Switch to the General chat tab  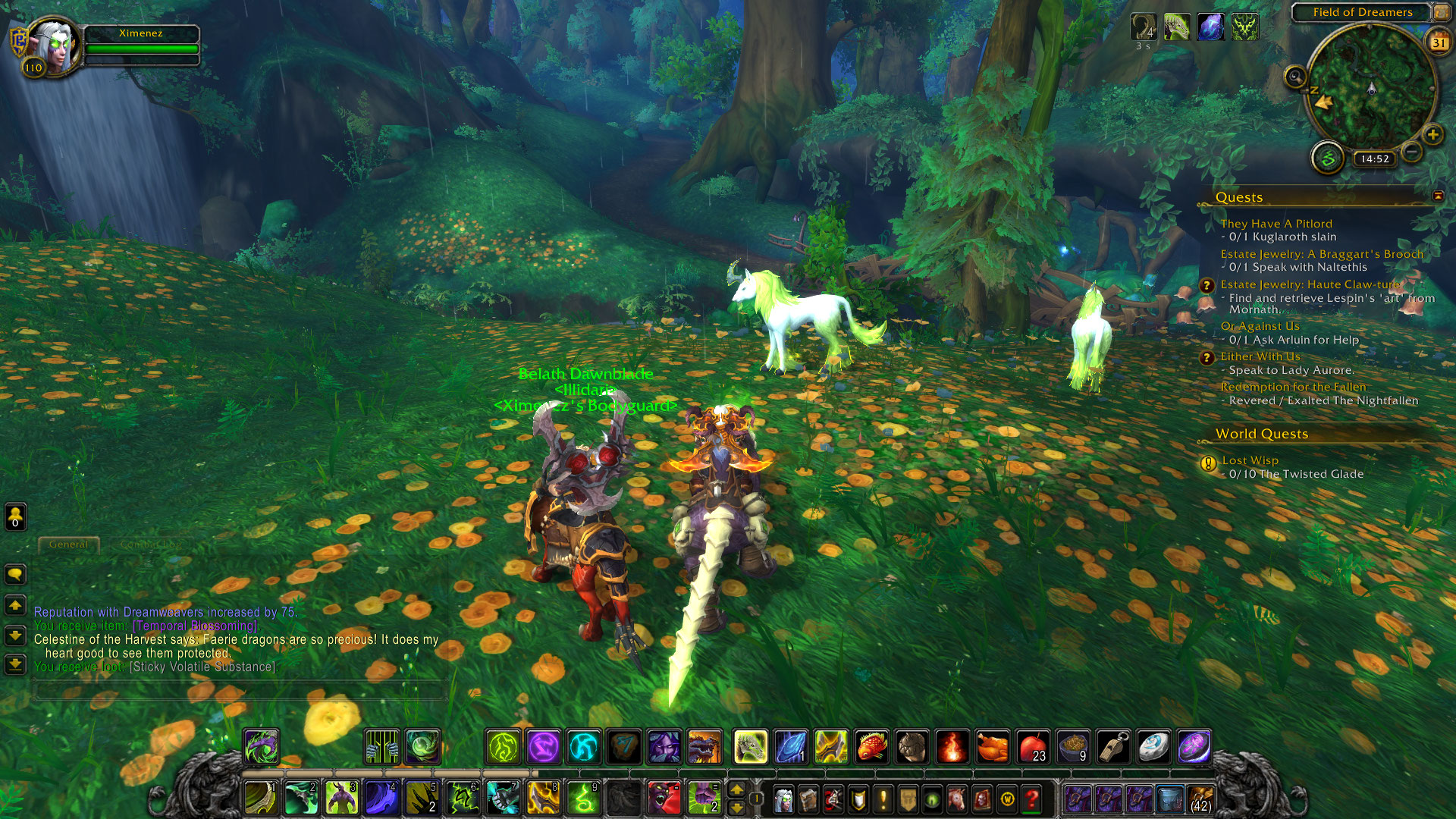(x=68, y=544)
